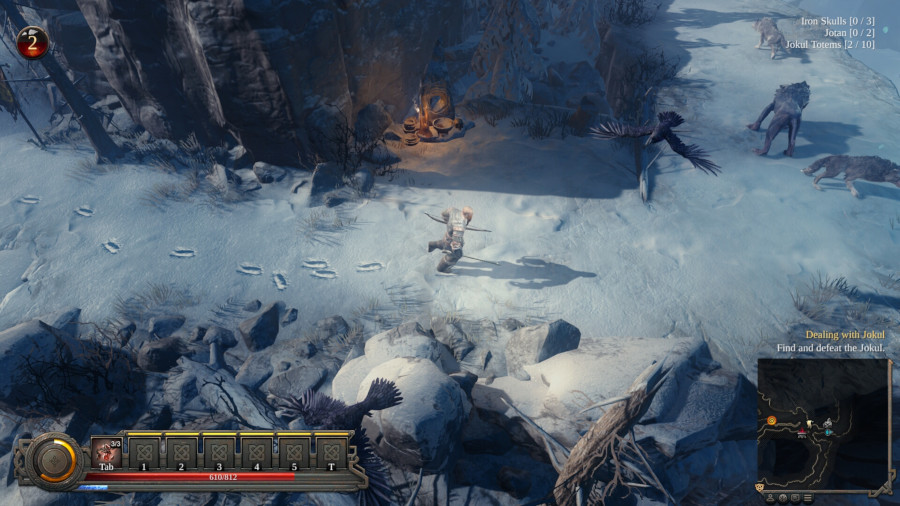Open the Dealing with Jokul quest tracker
900x506 pixels.
point(845,334)
